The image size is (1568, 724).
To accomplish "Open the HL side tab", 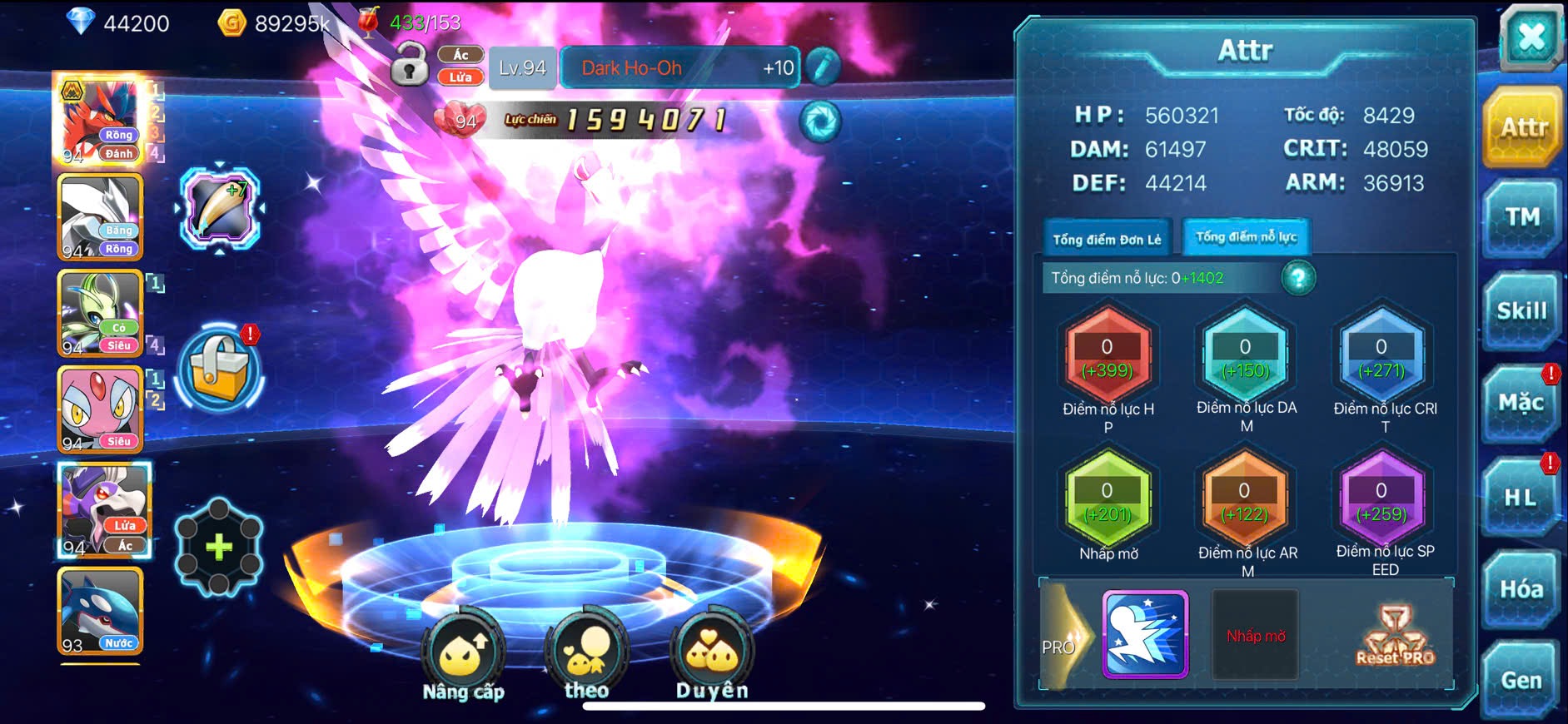I will [1520, 498].
